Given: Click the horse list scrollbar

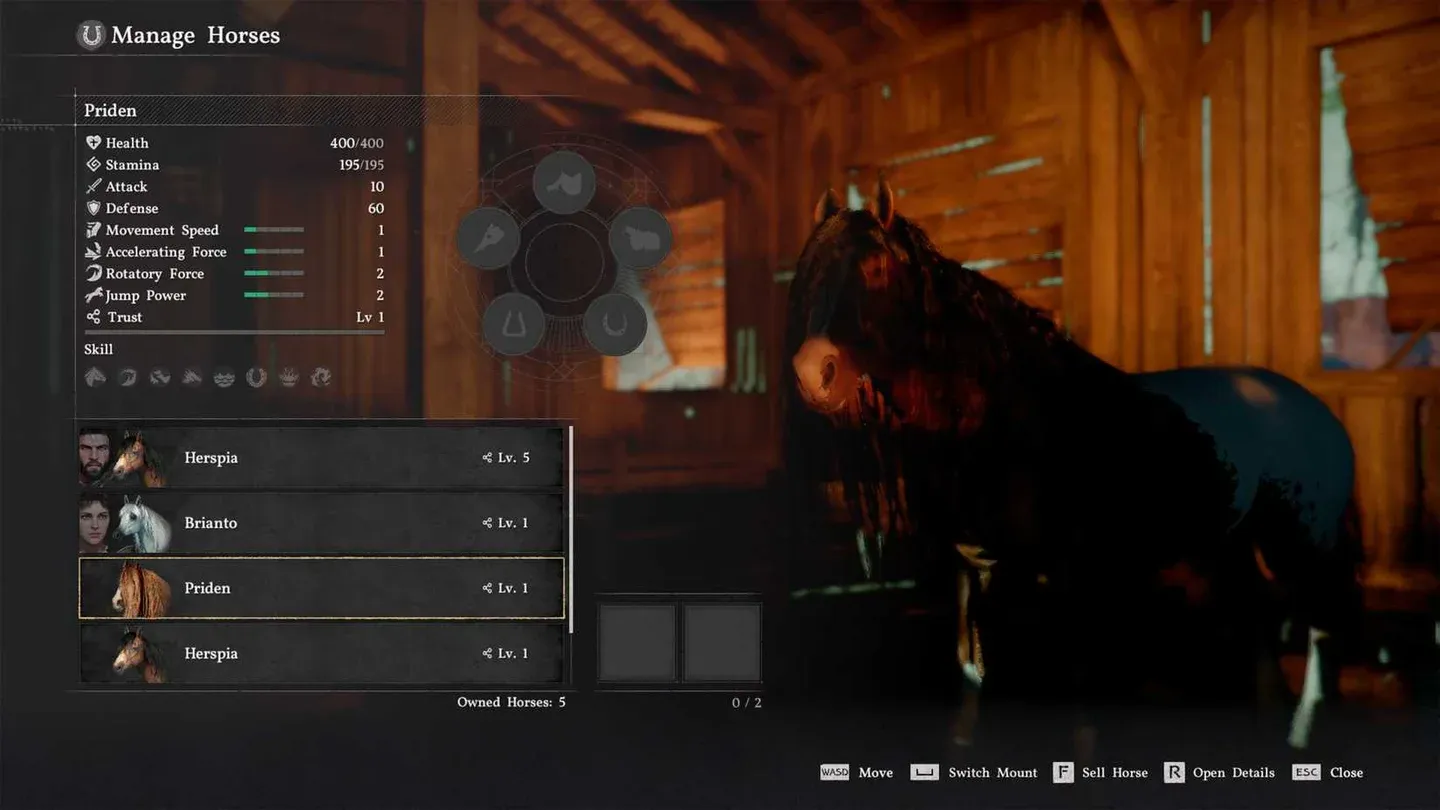Looking at the screenshot, I should pyautogui.click(x=571, y=530).
